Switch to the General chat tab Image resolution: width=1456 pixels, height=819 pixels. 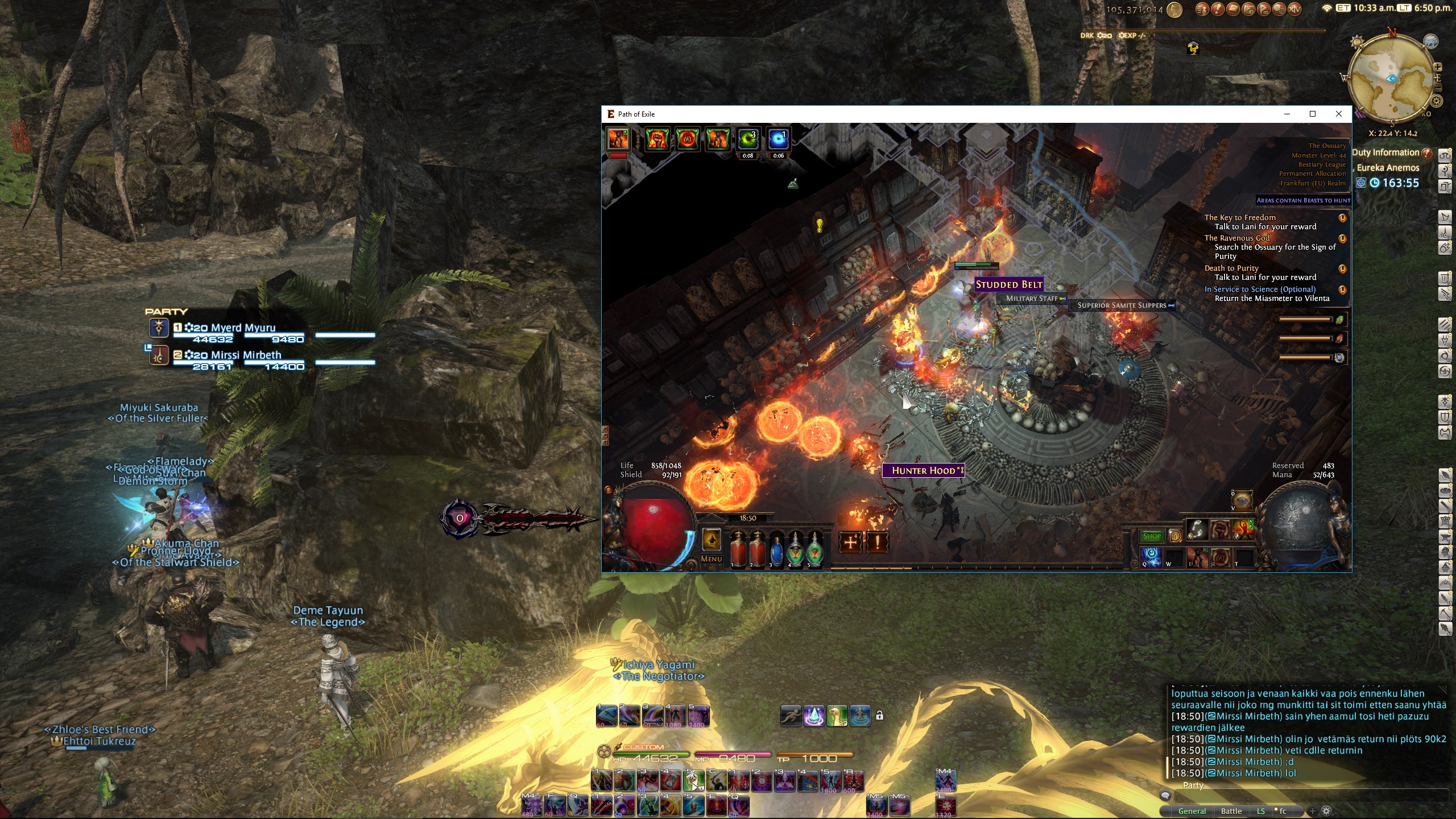coord(1192,811)
